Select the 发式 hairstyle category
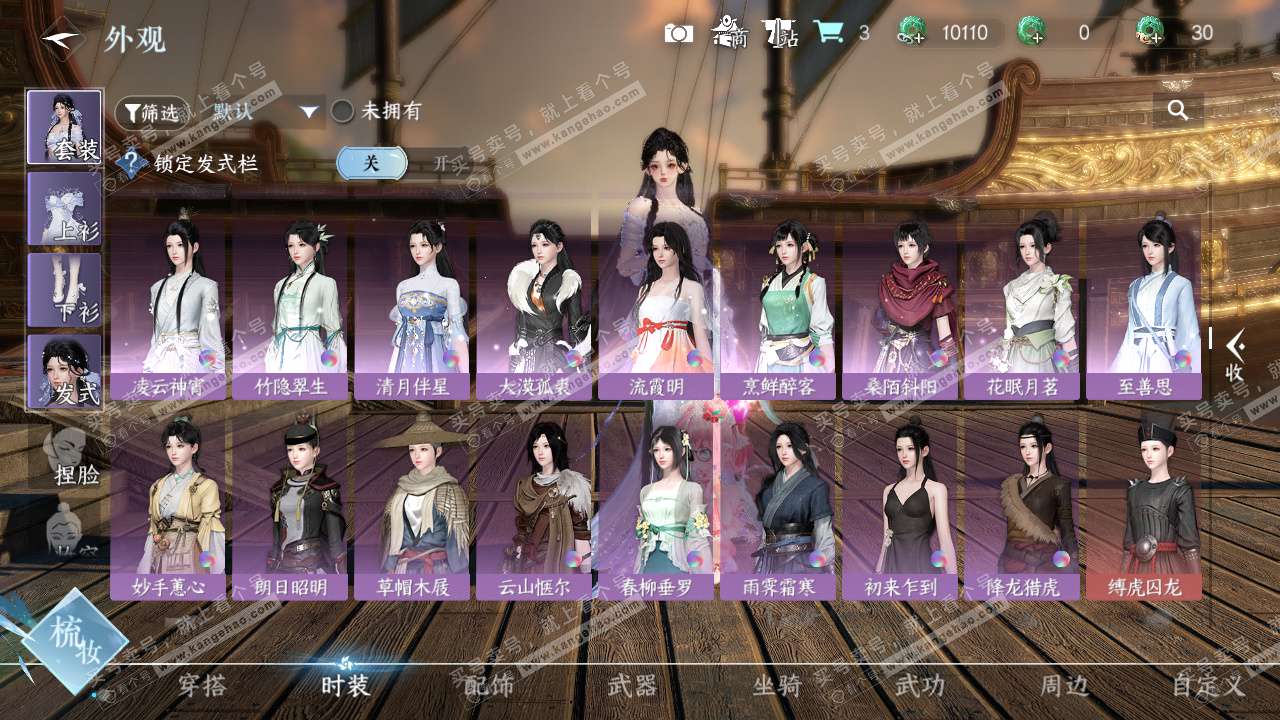Image resolution: width=1280 pixels, height=720 pixels. tap(64, 370)
